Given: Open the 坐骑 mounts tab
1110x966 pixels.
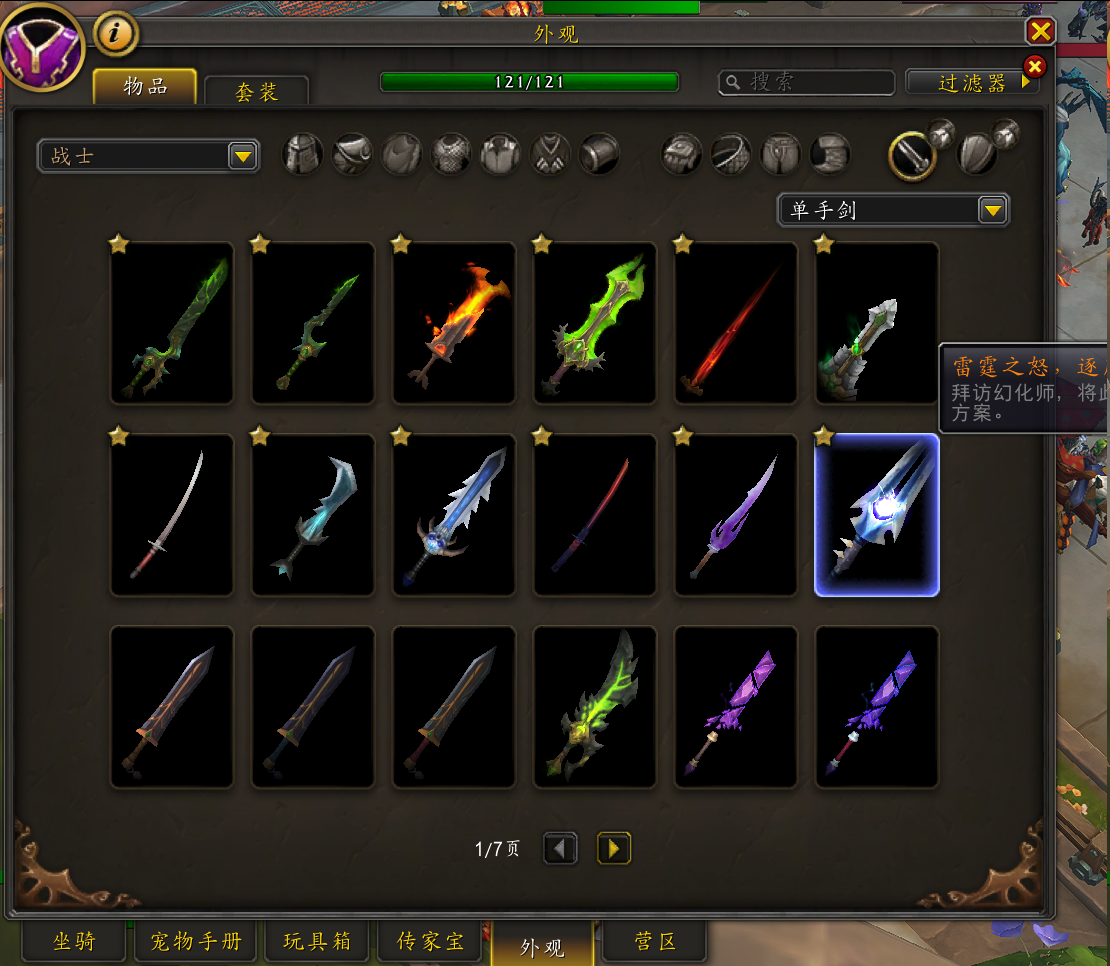Looking at the screenshot, I should [74, 941].
